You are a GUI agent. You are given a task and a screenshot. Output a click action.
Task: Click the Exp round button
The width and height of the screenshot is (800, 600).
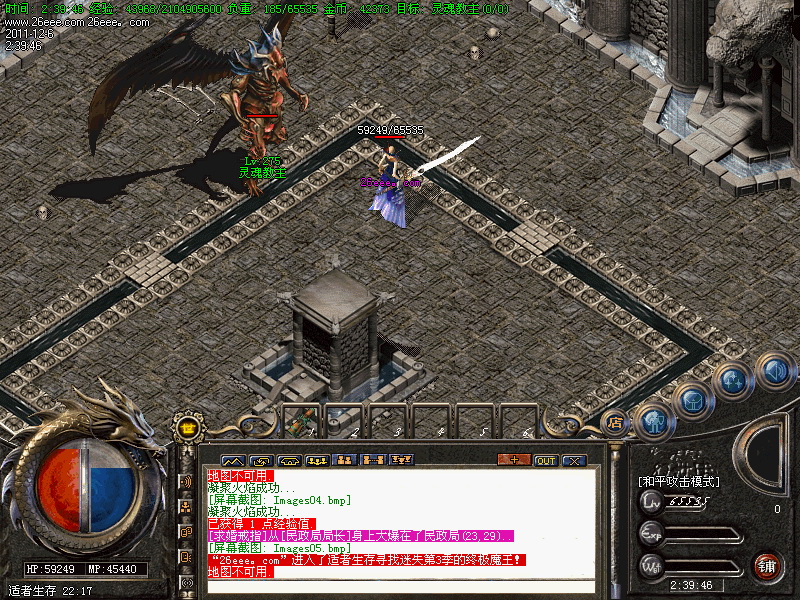tap(652, 533)
